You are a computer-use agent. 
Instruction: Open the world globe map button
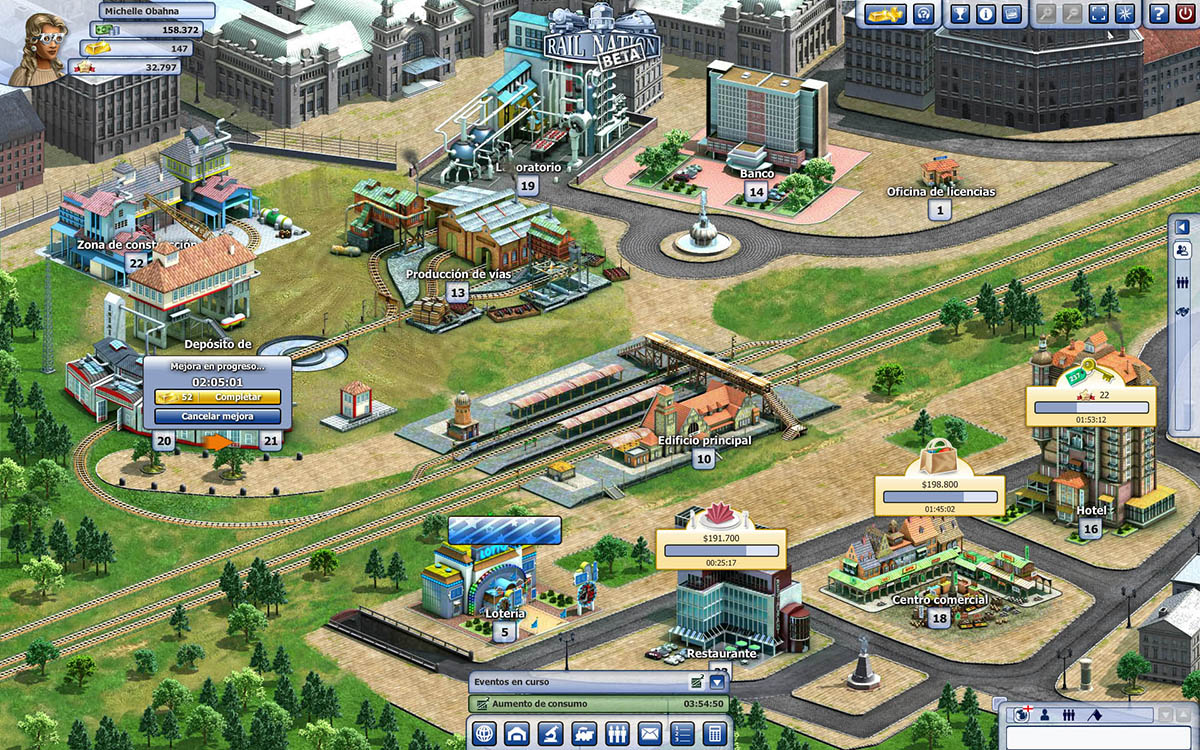click(x=483, y=733)
